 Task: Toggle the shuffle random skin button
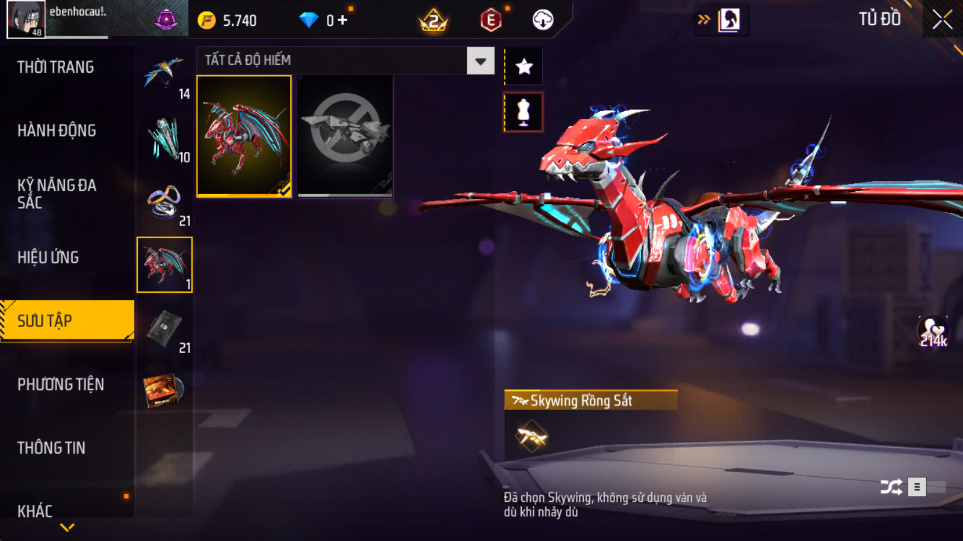point(891,487)
